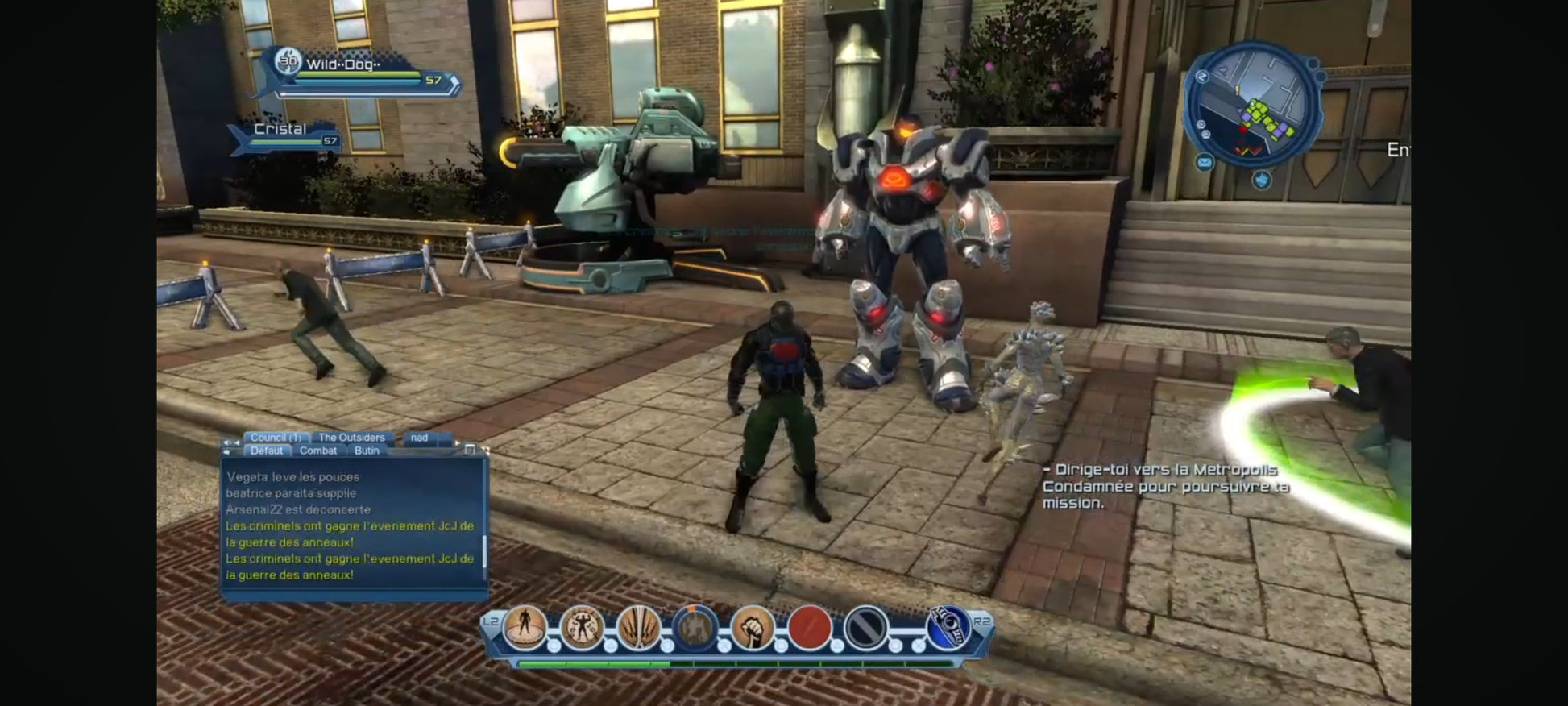Activate the standing figure in circle ability
This screenshot has height=706, width=1568.
tap(525, 628)
